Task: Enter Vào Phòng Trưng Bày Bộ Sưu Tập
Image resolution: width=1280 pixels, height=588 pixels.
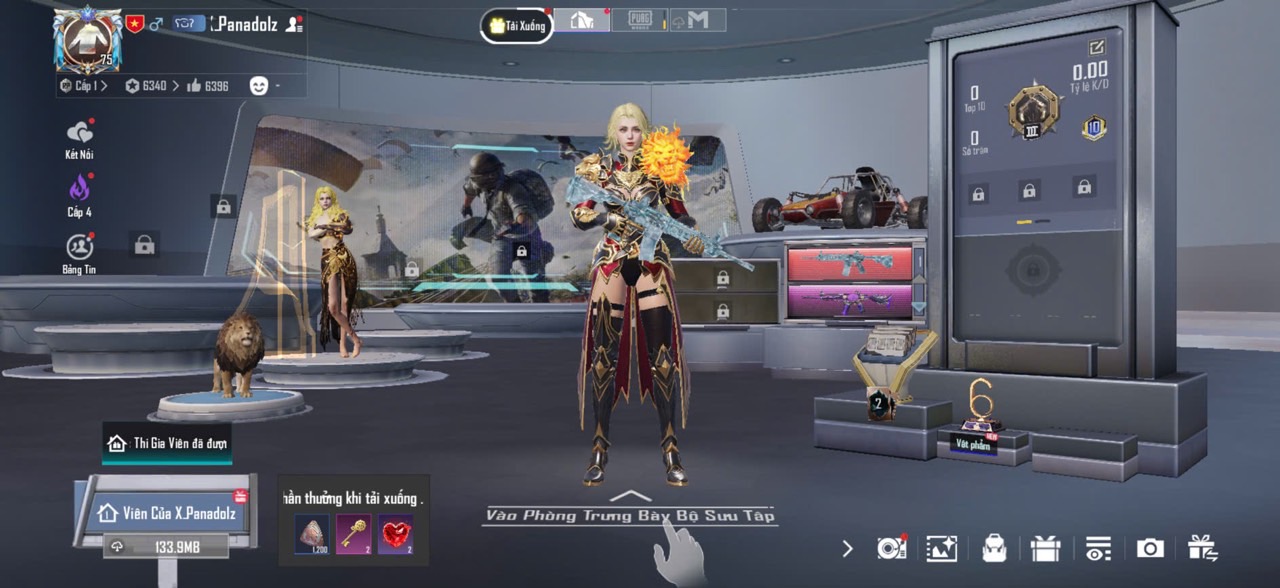Action: [630, 514]
